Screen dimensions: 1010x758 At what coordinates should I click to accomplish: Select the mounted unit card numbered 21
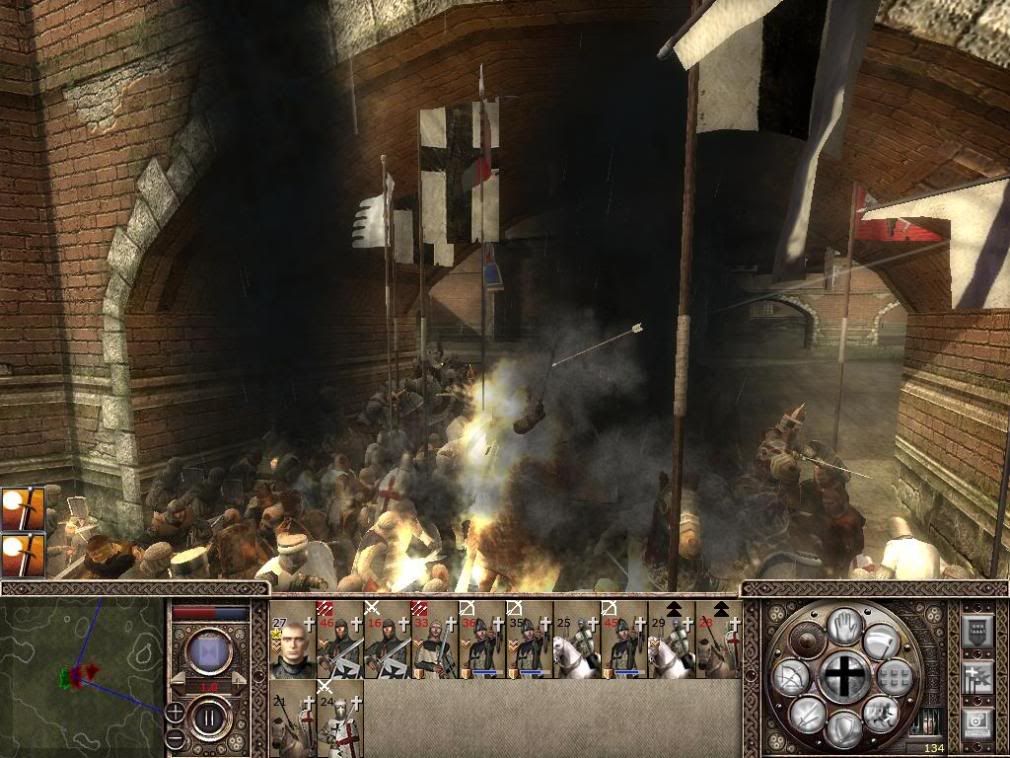pyautogui.click(x=293, y=720)
